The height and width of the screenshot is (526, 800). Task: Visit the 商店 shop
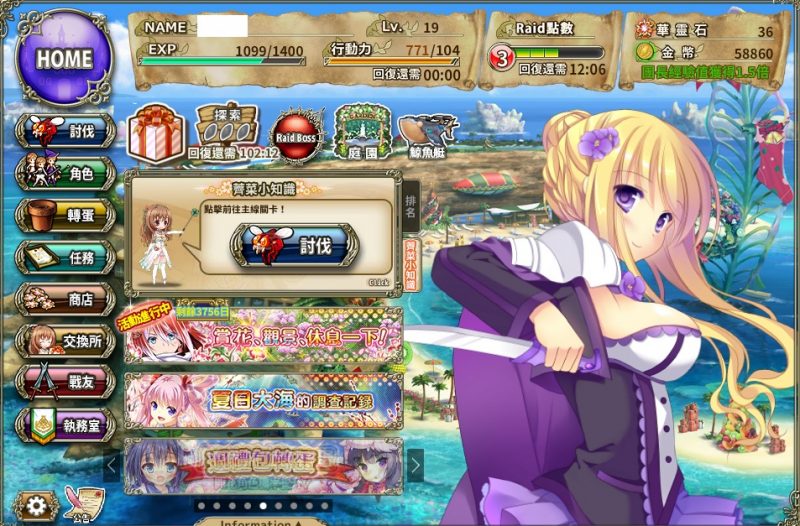tap(64, 299)
